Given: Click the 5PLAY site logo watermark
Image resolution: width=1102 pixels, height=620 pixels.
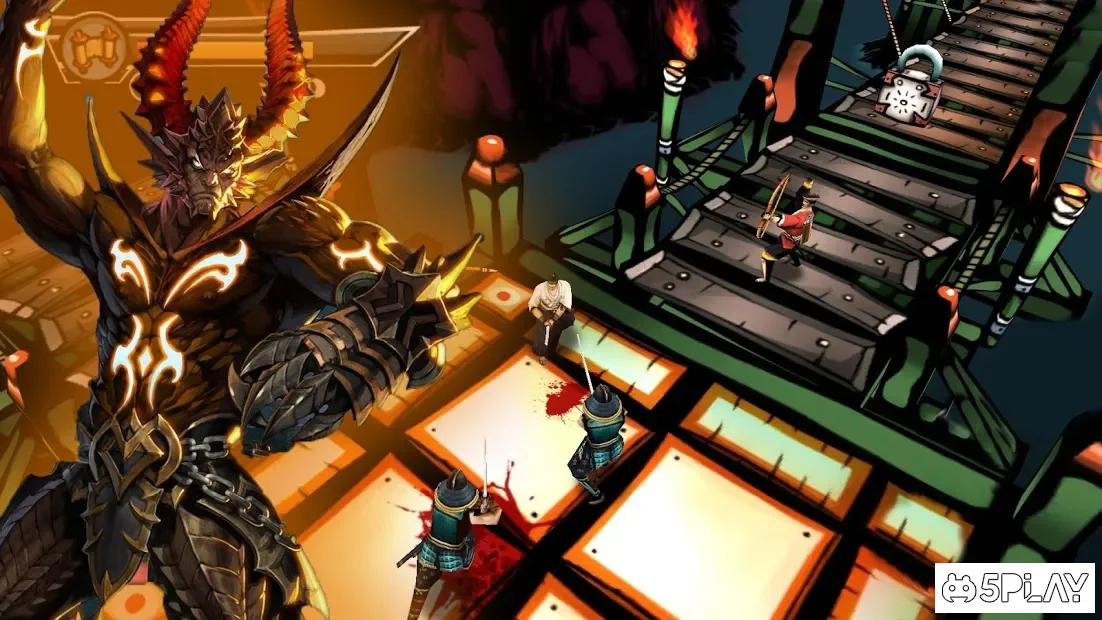Looking at the screenshot, I should click(x=1014, y=588).
